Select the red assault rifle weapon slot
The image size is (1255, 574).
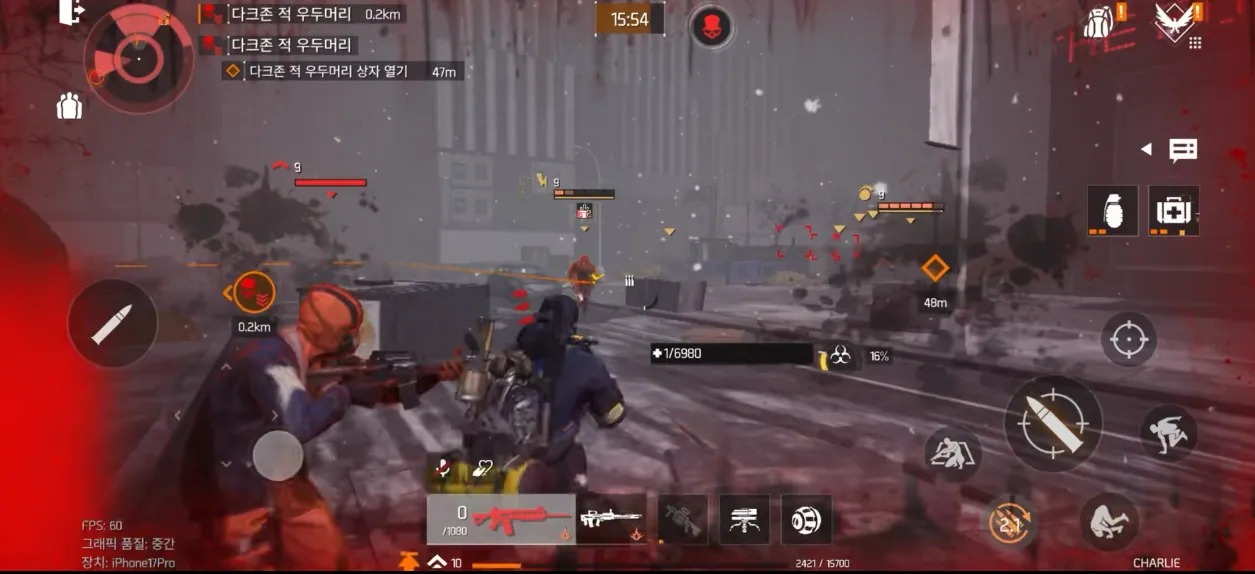tap(501, 519)
